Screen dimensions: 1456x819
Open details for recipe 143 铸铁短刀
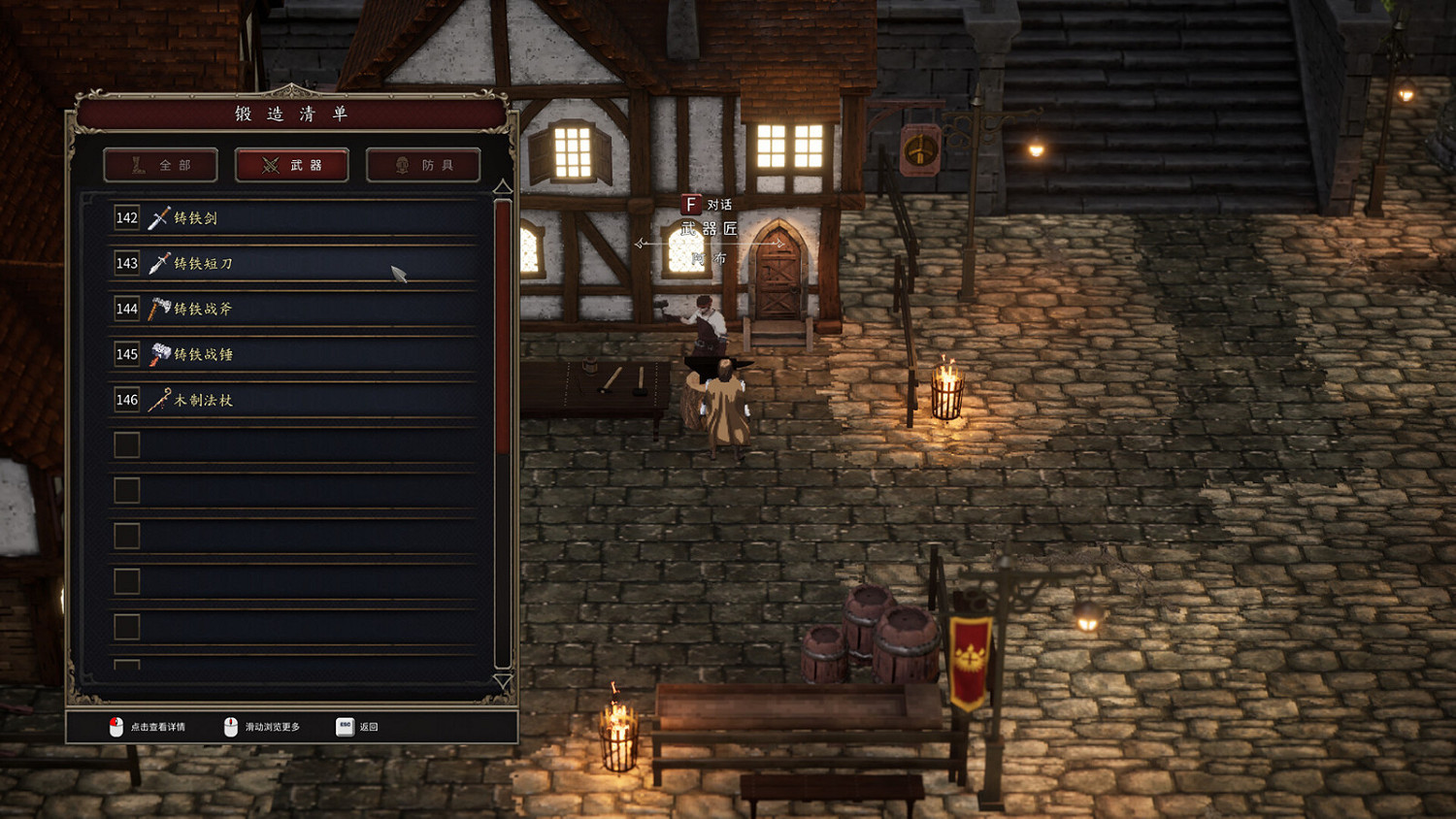(x=291, y=264)
